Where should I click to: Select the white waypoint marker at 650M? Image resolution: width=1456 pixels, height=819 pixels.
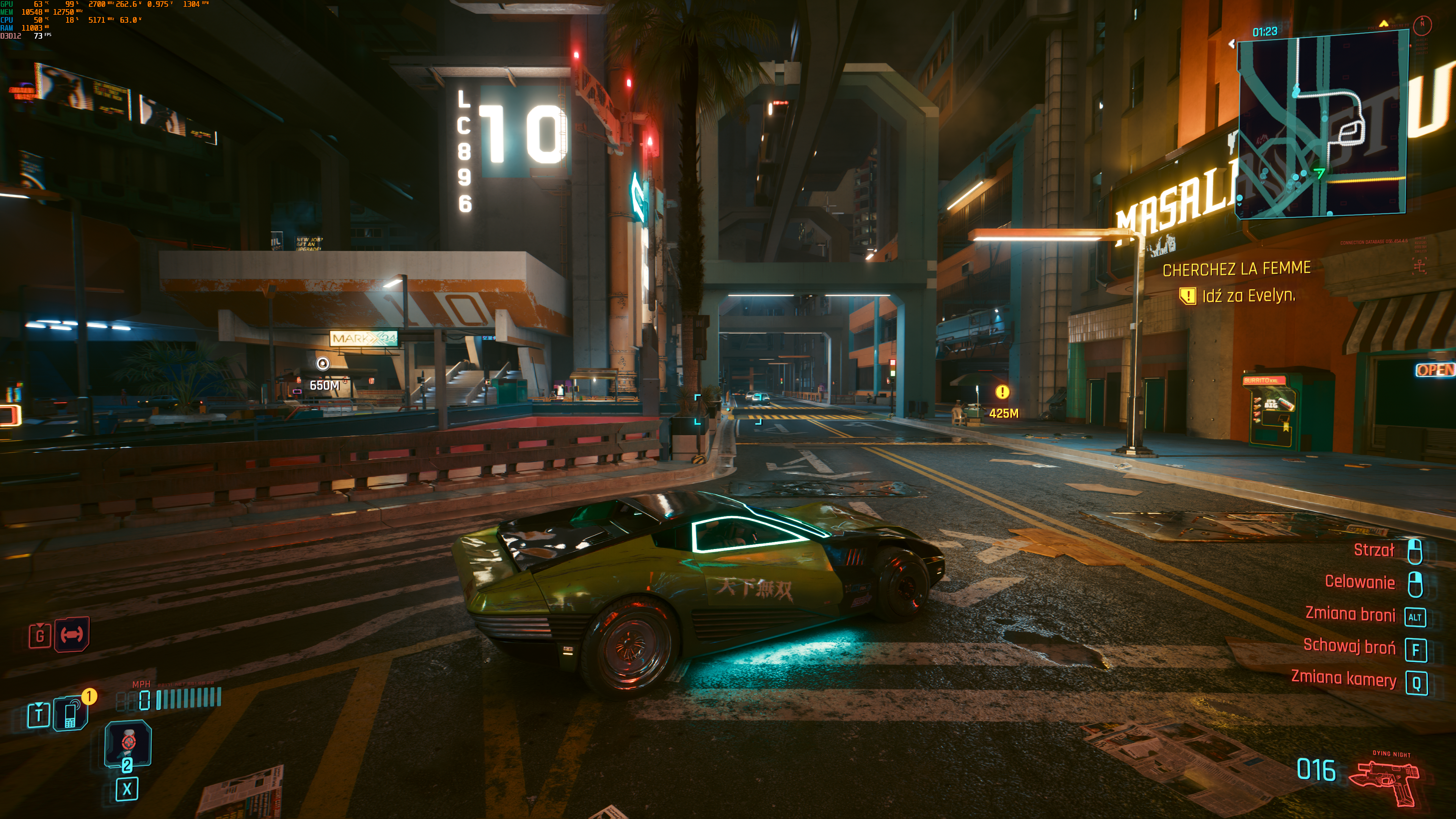(x=323, y=364)
